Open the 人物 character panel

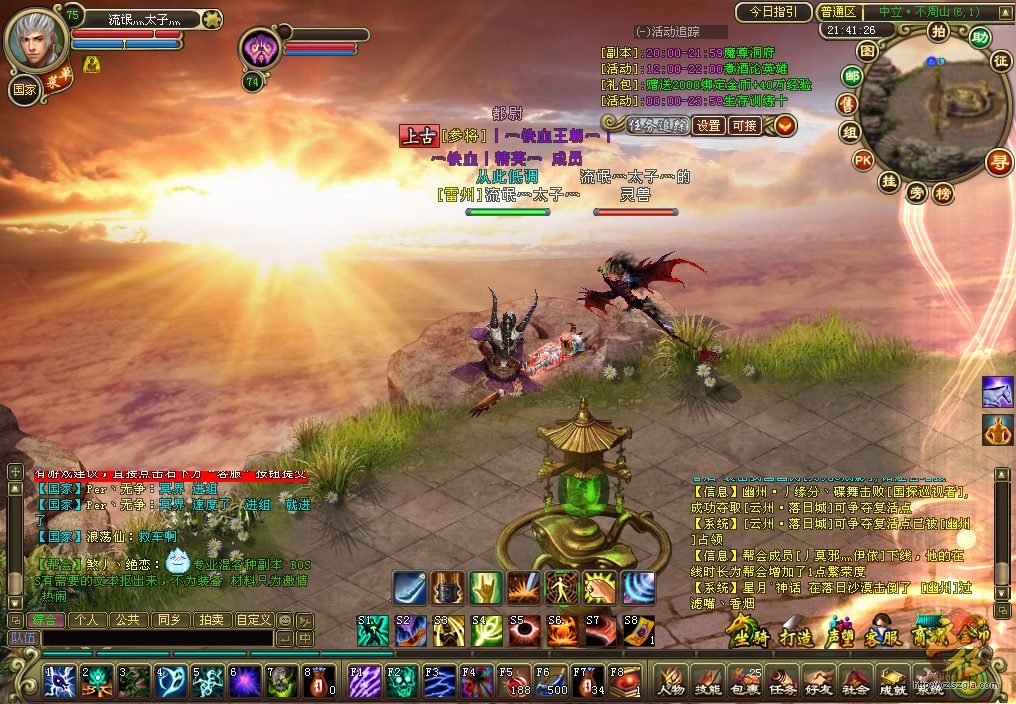[671, 683]
